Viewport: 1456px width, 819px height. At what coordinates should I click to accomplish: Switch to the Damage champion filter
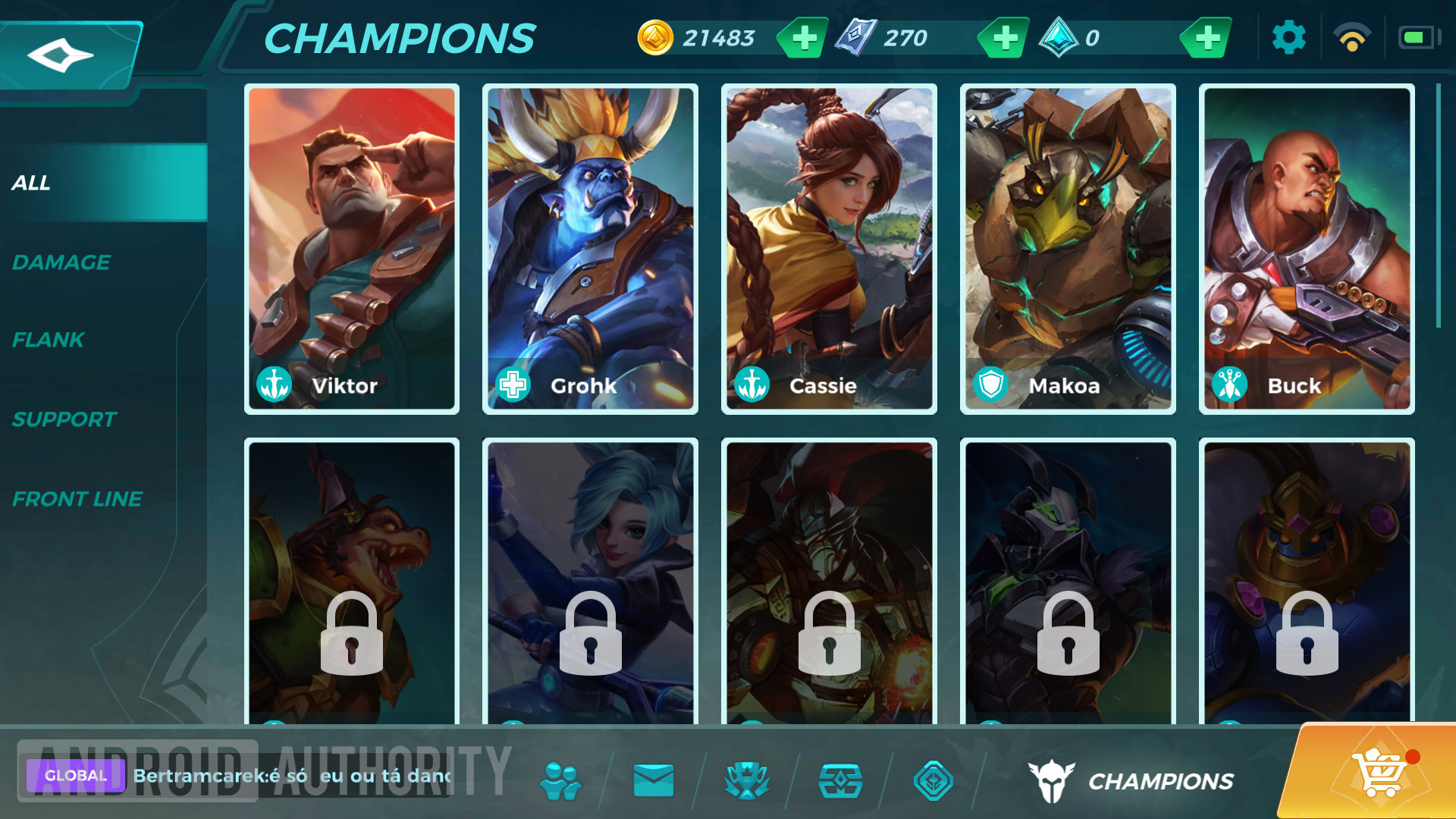(62, 262)
